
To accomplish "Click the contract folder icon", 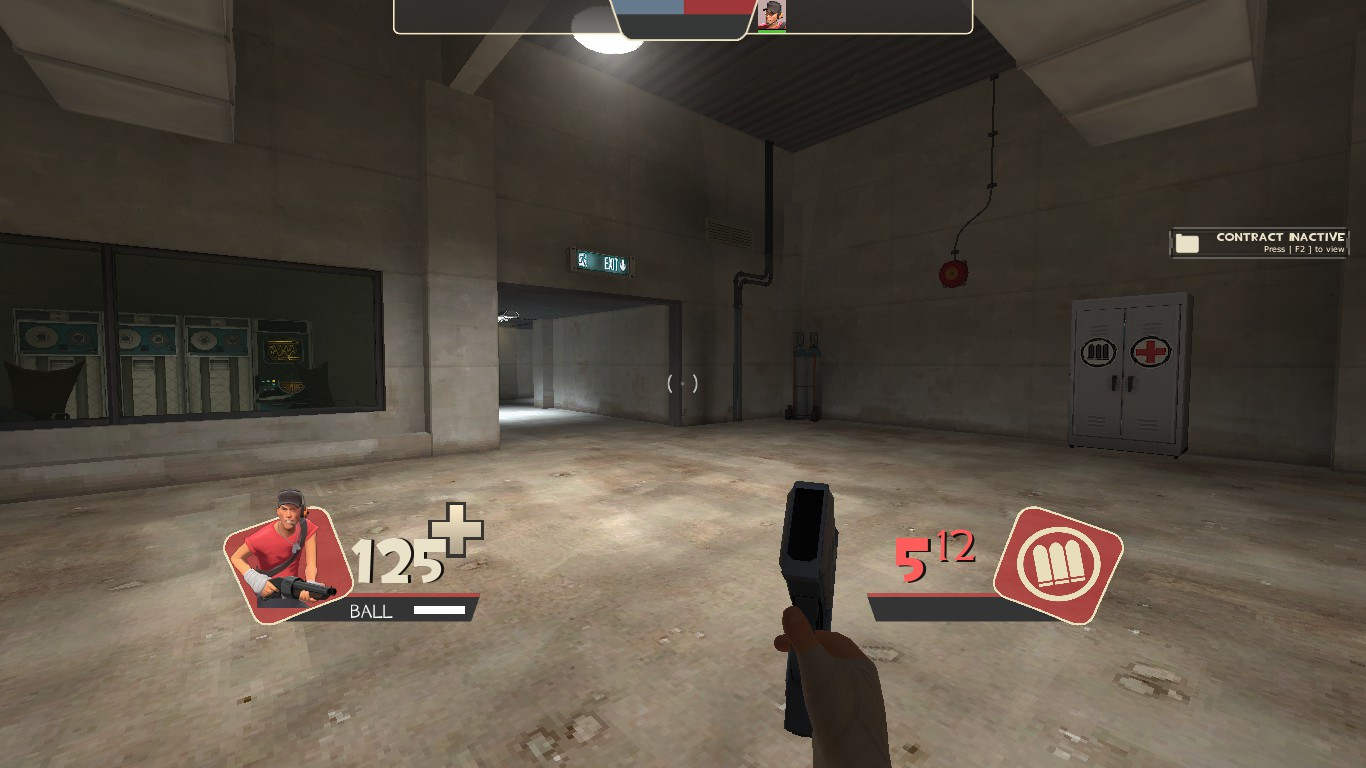I will (1189, 241).
